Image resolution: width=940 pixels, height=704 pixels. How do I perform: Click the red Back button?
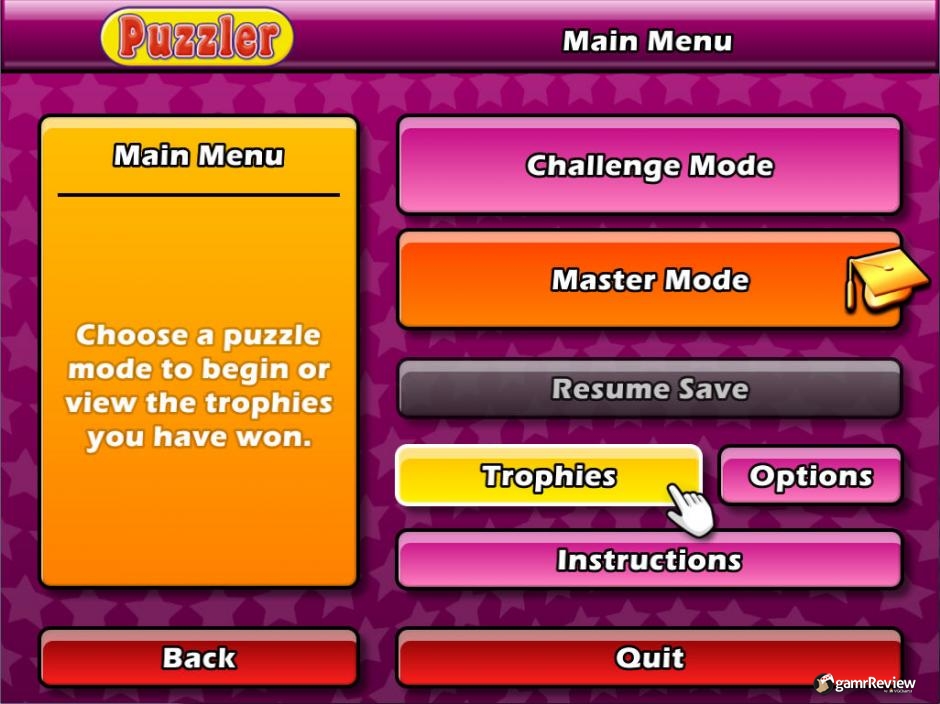click(199, 658)
